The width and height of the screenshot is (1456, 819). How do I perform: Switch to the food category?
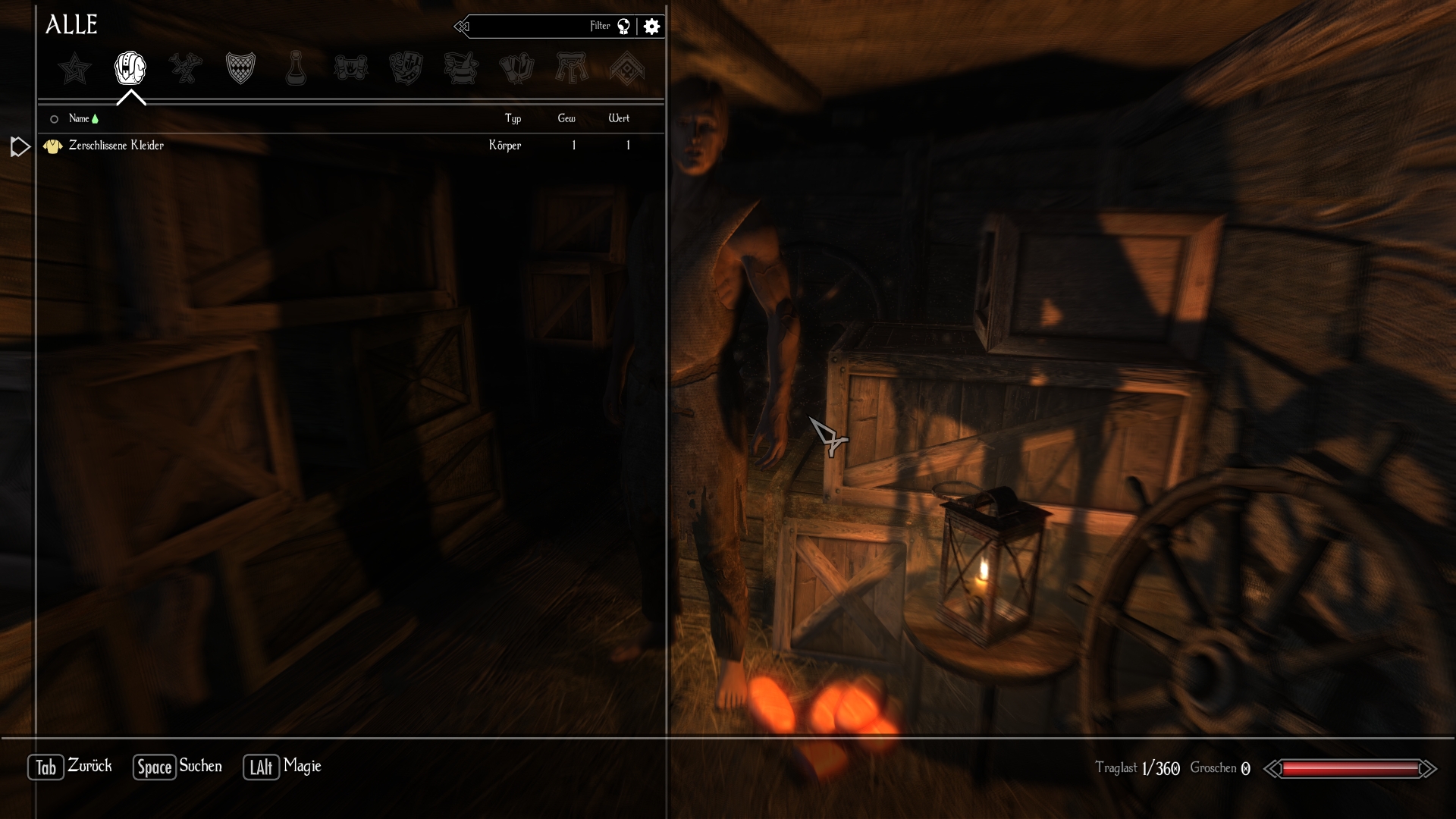(x=406, y=68)
